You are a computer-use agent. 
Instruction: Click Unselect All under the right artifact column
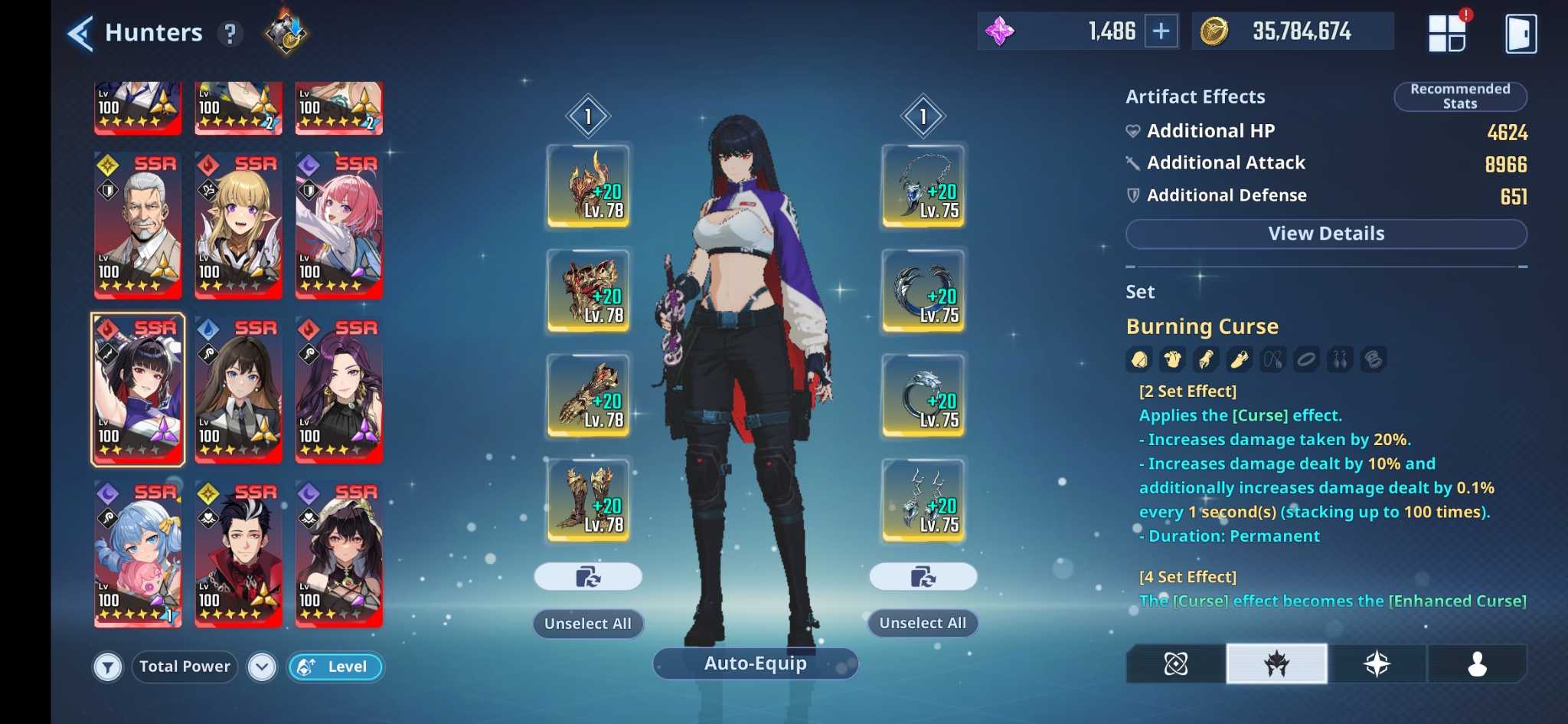pyautogui.click(x=923, y=623)
